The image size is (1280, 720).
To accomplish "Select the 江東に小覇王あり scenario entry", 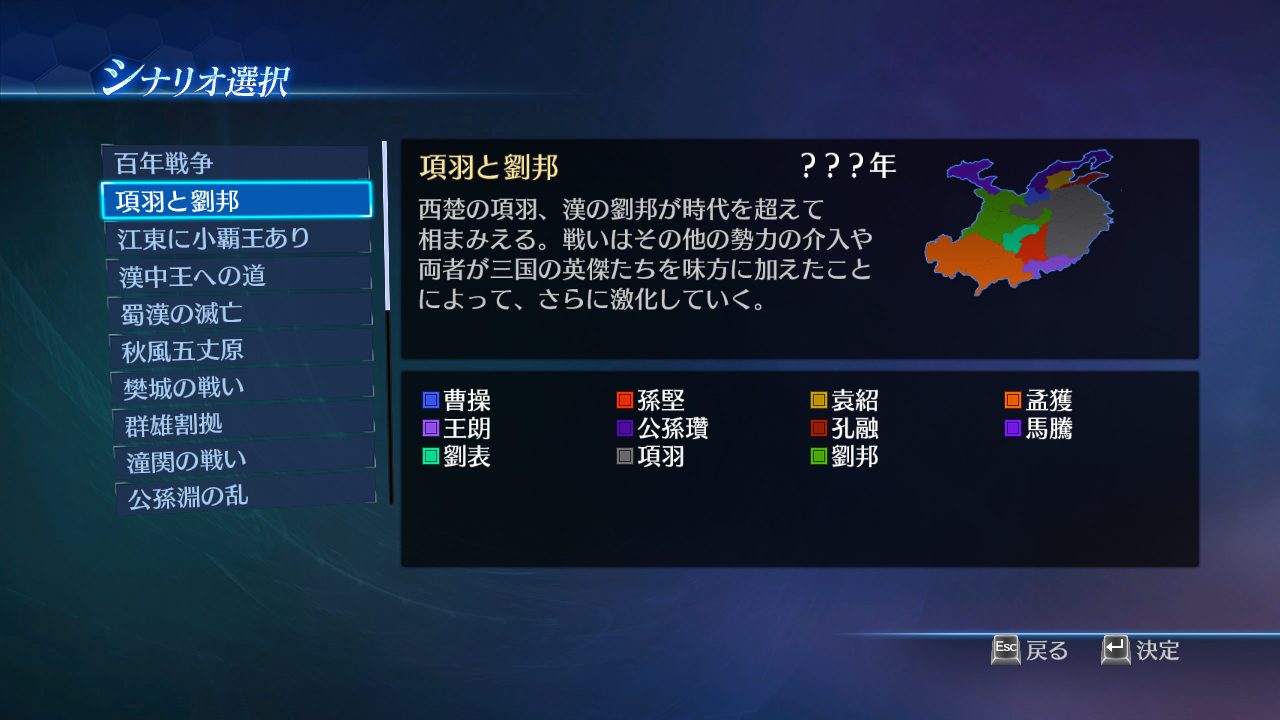I will tap(237, 237).
